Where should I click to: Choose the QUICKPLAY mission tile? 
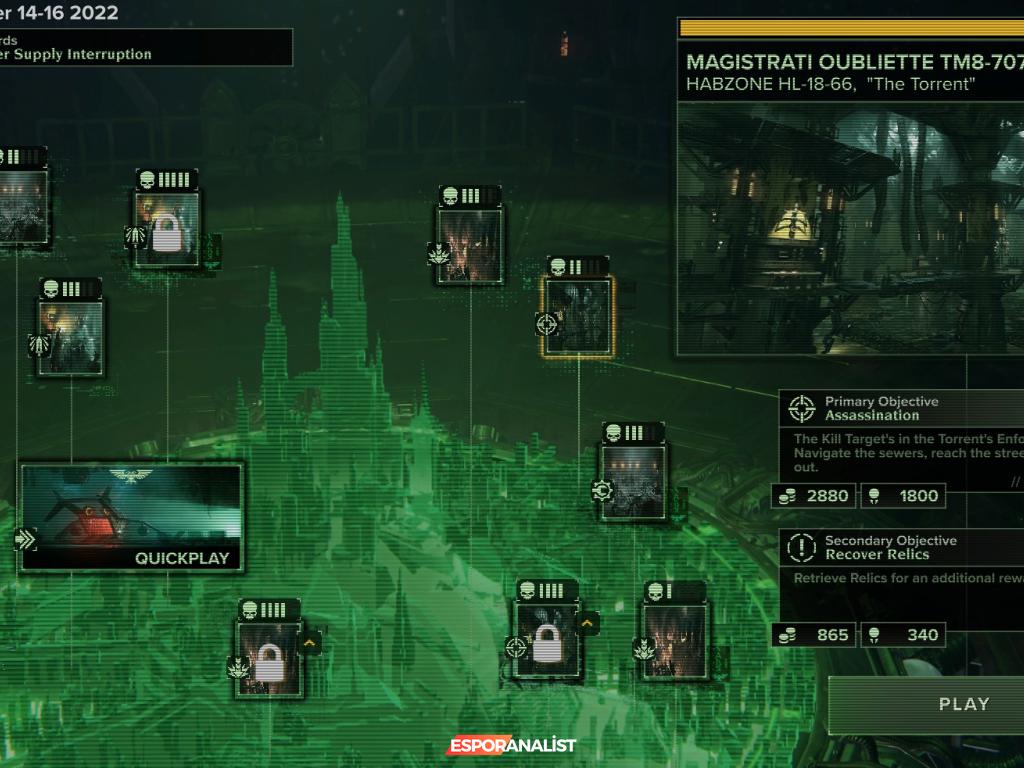tap(131, 516)
